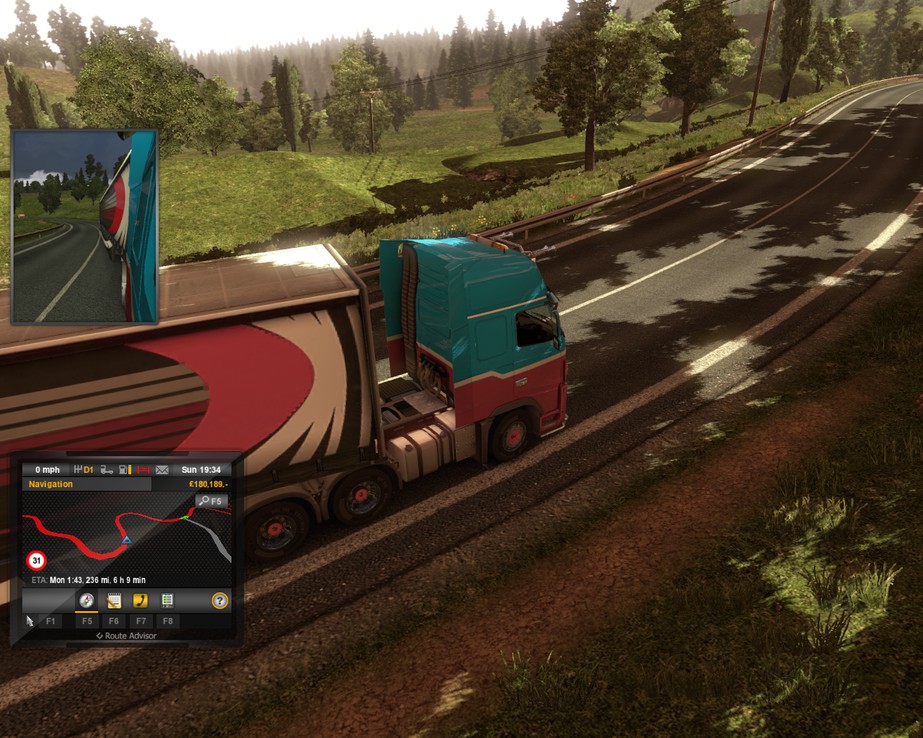Select the side mirror view panel
The height and width of the screenshot is (738, 923).
(84, 226)
